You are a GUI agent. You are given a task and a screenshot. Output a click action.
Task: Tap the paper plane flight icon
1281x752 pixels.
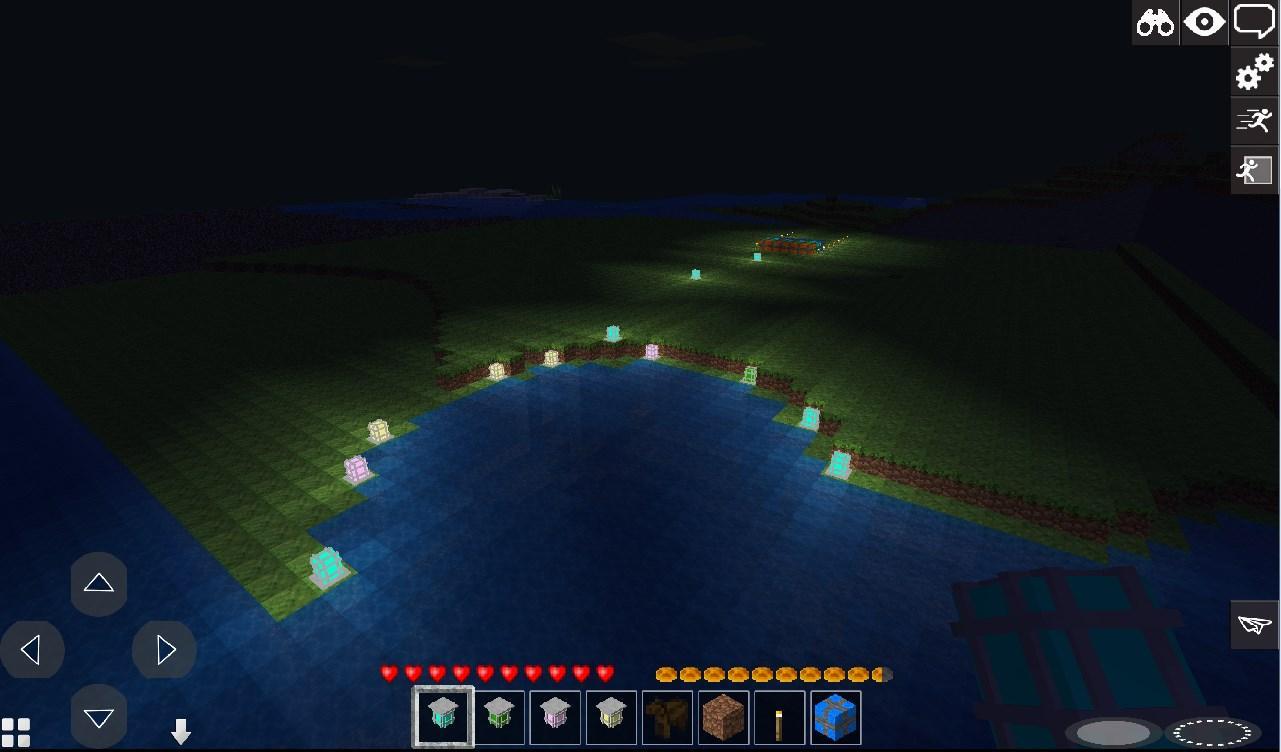click(1254, 625)
